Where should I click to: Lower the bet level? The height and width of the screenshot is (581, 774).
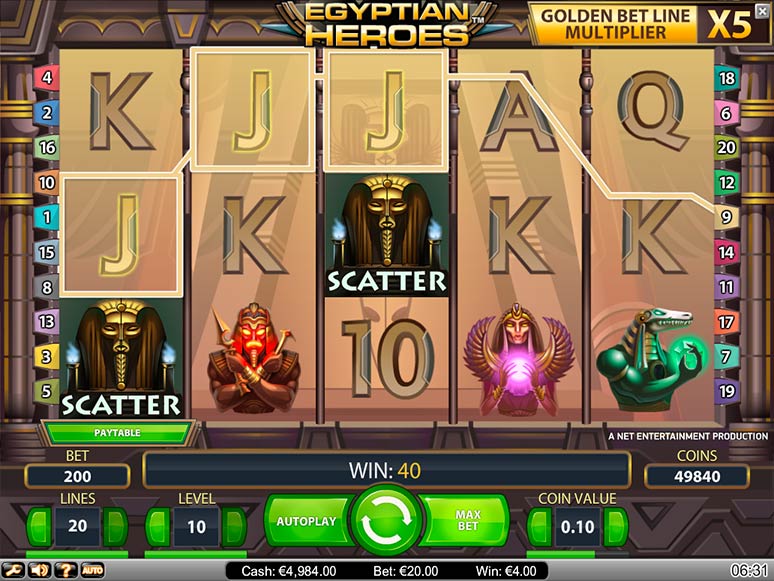pos(157,526)
